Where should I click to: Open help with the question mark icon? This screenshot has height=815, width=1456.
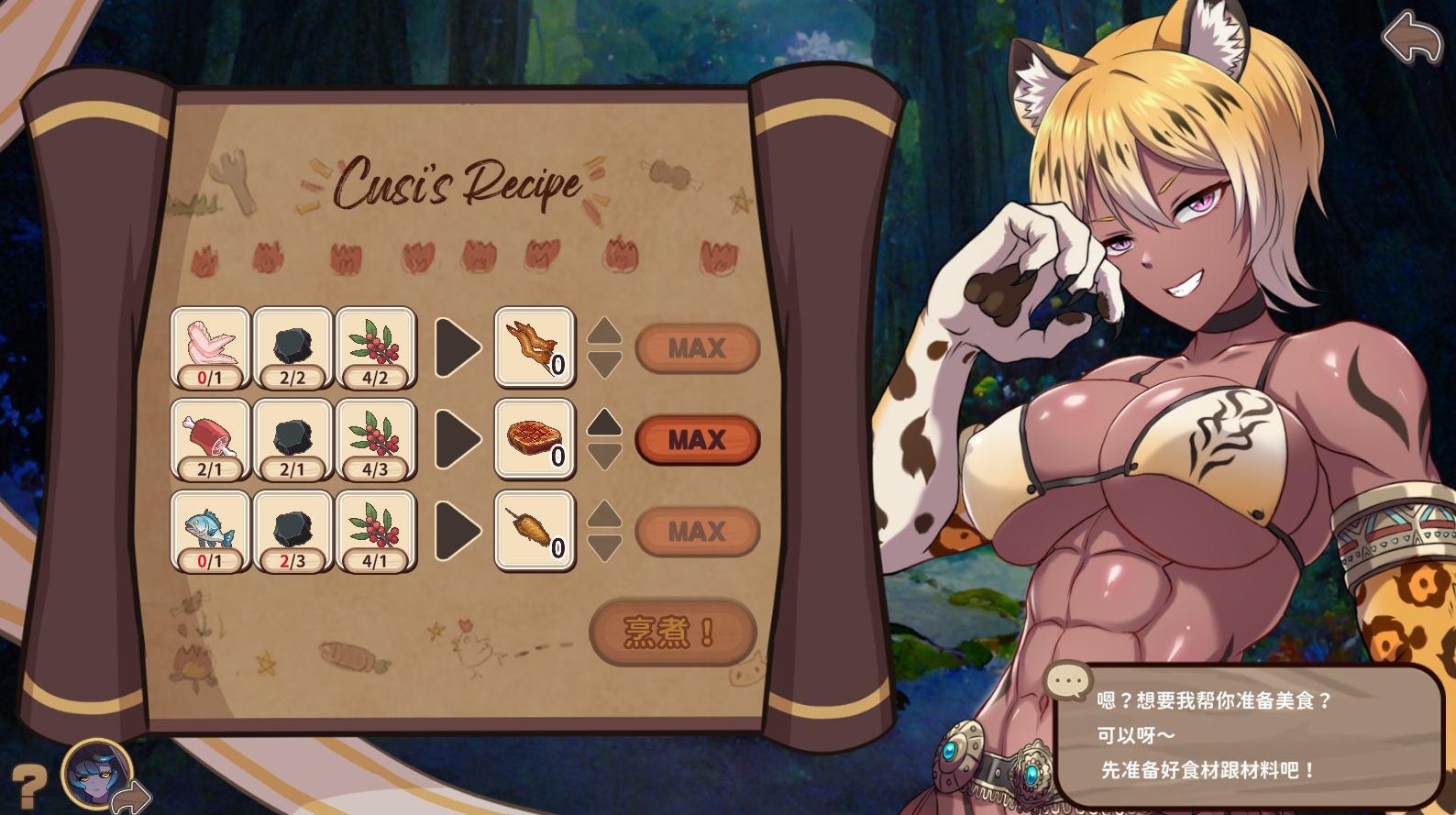pos(28,786)
